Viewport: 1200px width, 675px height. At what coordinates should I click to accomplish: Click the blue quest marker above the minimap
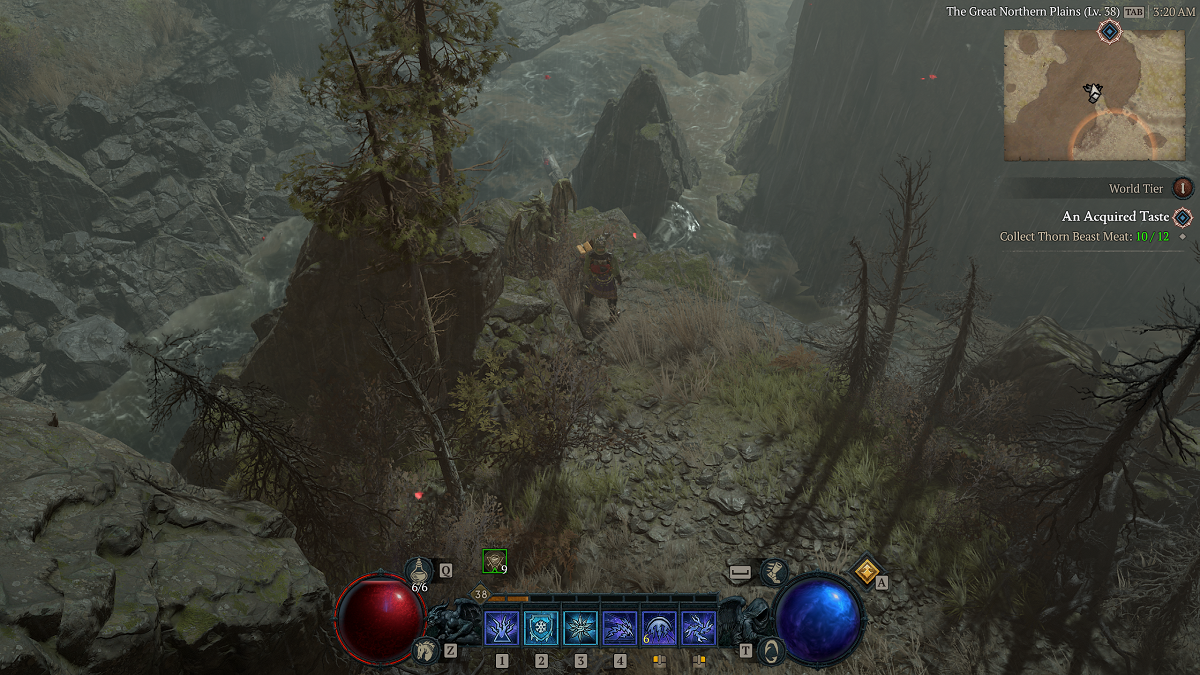[1109, 32]
